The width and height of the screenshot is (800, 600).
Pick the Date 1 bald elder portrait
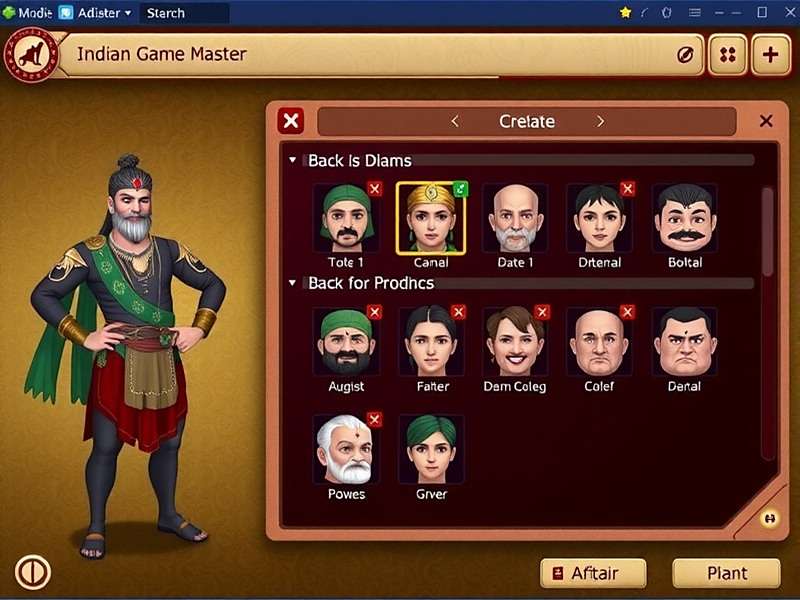[x=515, y=218]
